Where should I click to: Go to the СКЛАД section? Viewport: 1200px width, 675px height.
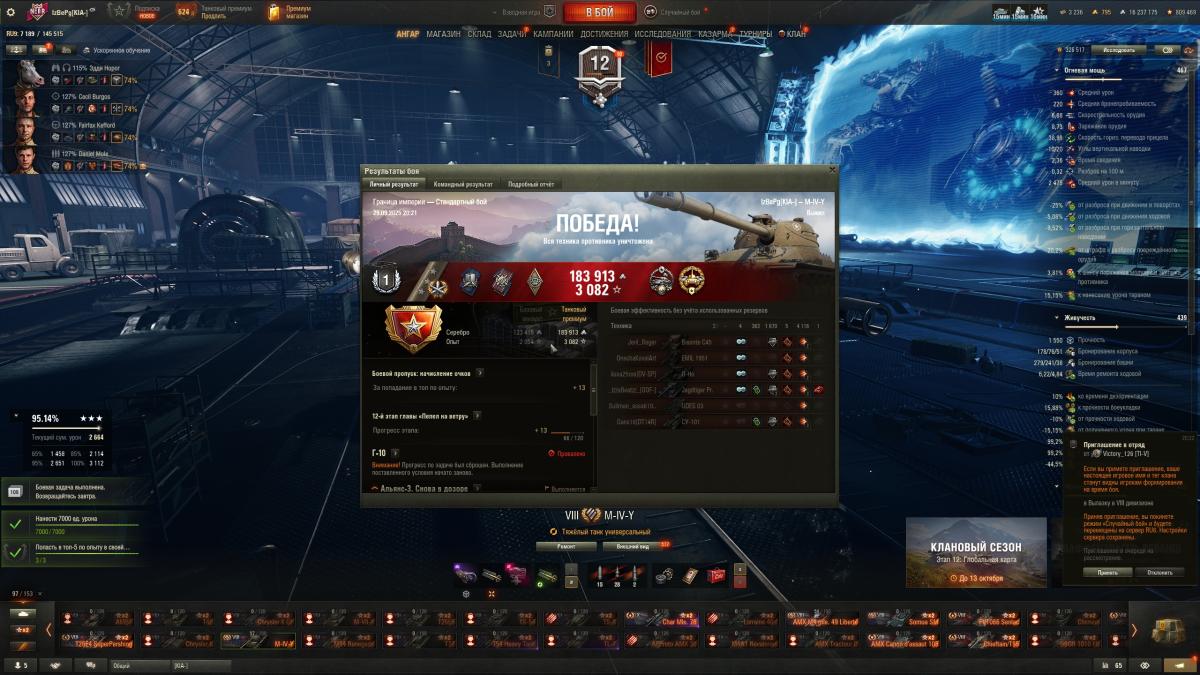(479, 34)
